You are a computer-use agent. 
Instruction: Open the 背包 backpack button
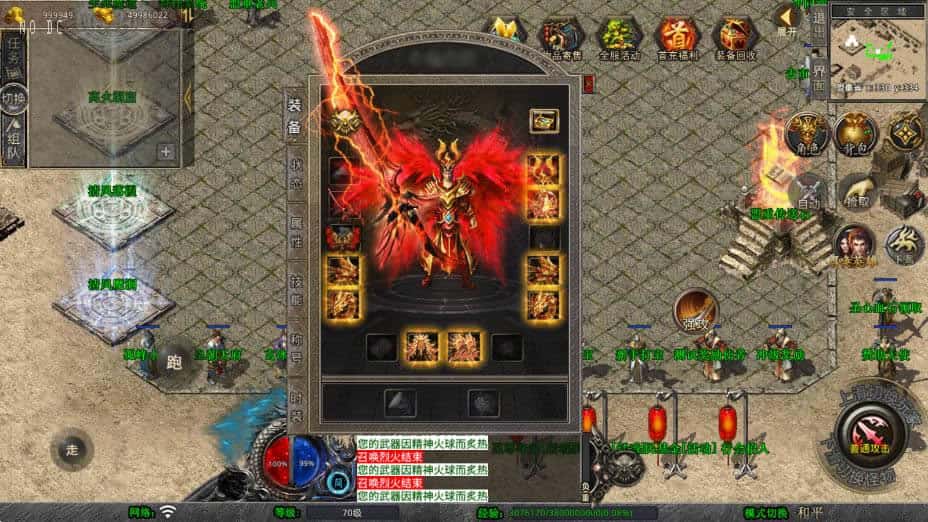tap(855, 133)
